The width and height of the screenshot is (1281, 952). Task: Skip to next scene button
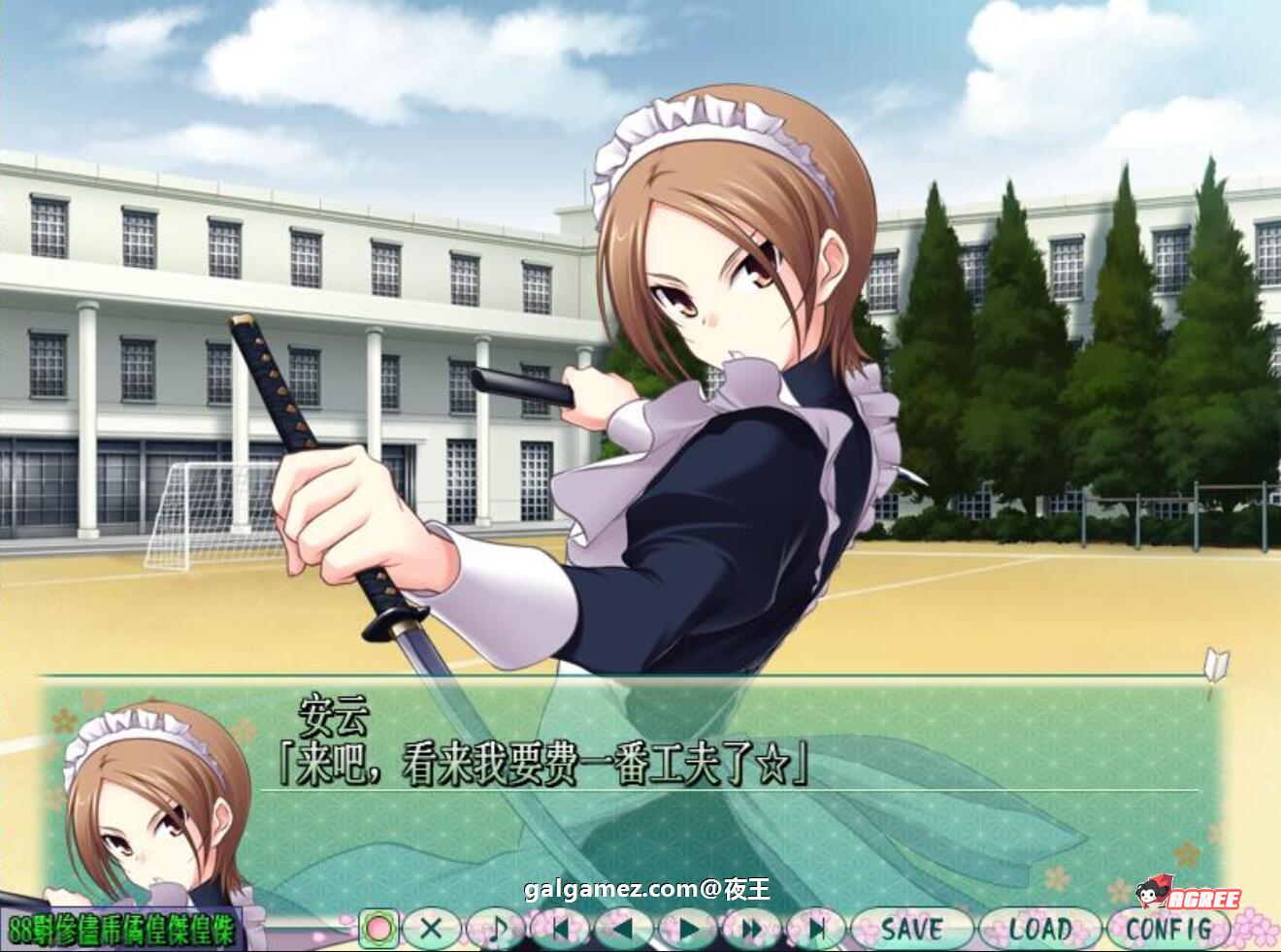[816, 929]
